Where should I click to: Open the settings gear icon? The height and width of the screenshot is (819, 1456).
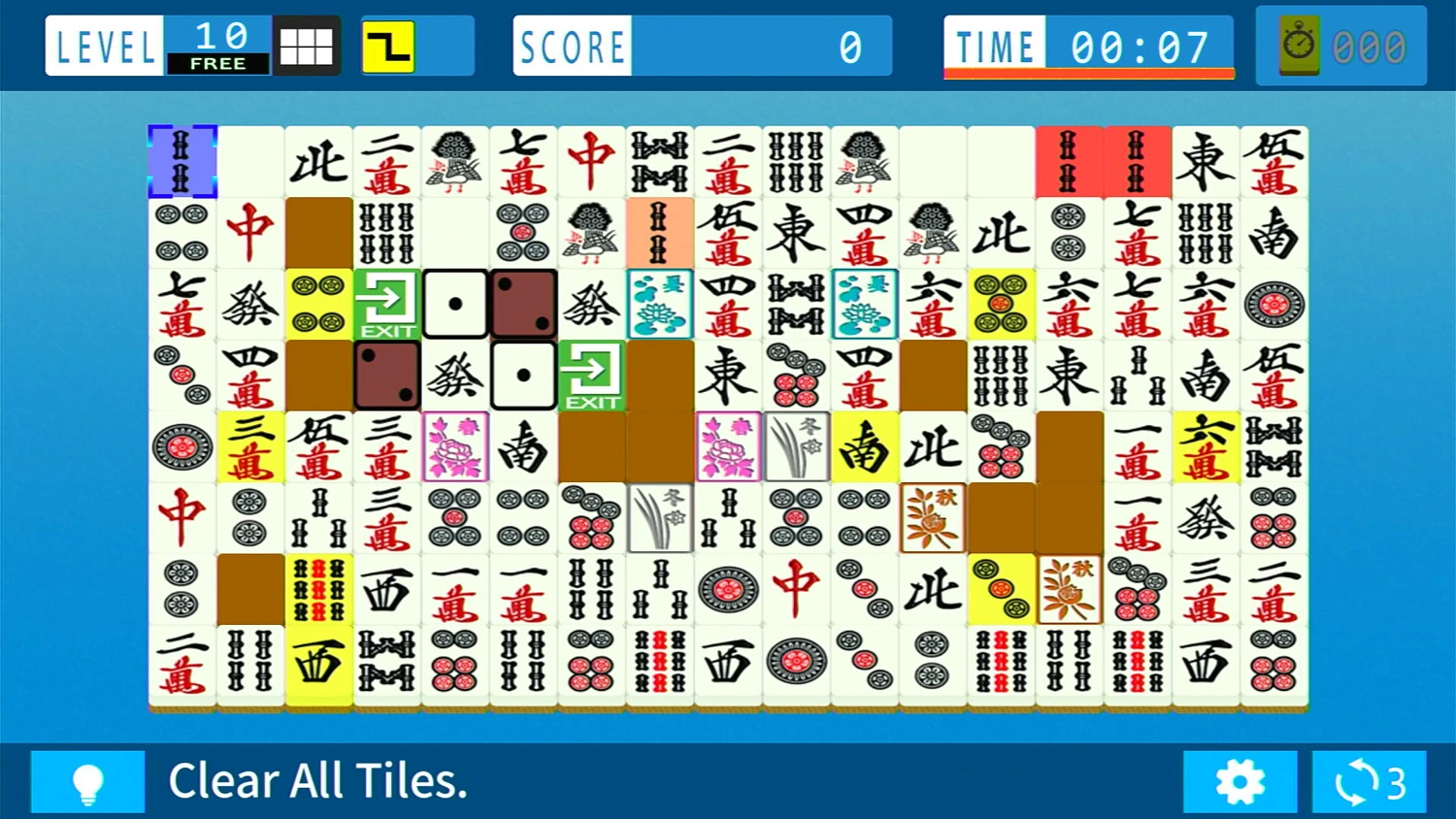pyautogui.click(x=1240, y=781)
